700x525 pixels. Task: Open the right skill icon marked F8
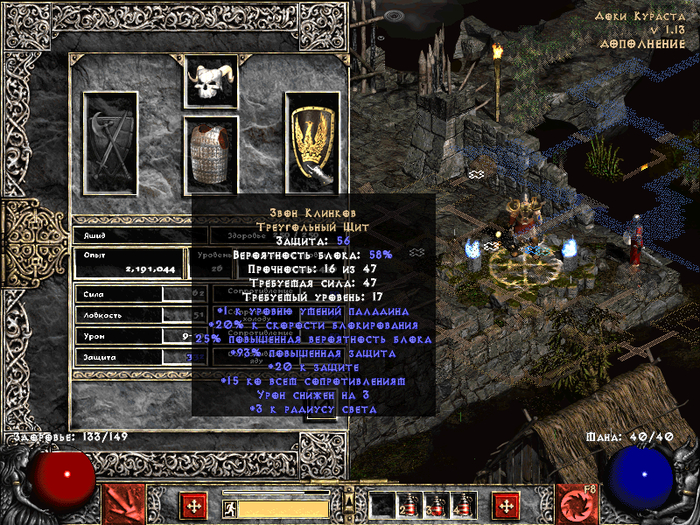[577, 504]
